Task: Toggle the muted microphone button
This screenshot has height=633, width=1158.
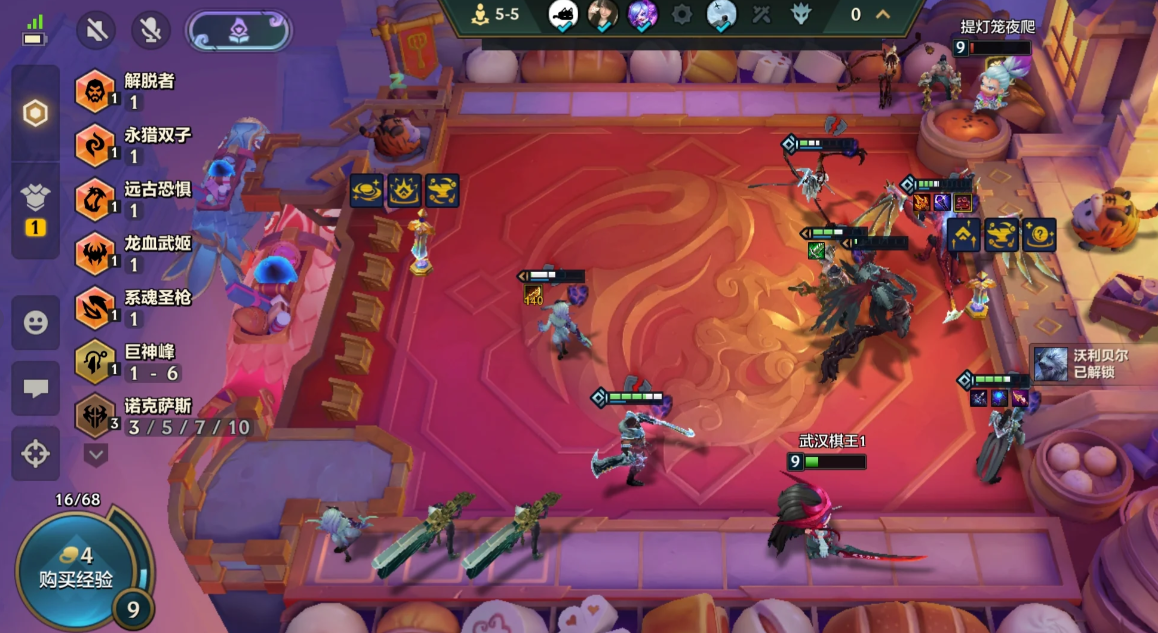Action: coord(151,30)
